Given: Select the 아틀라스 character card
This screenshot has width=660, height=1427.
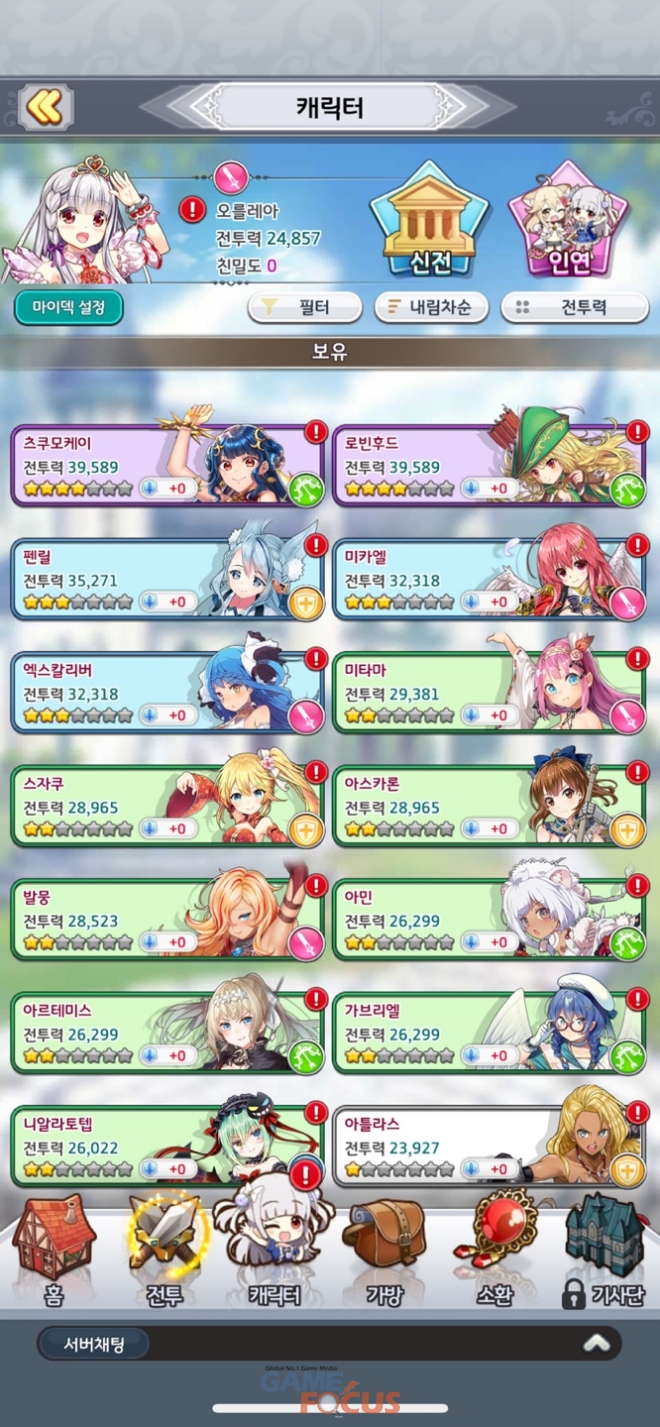Looking at the screenshot, I should pos(489,1145).
